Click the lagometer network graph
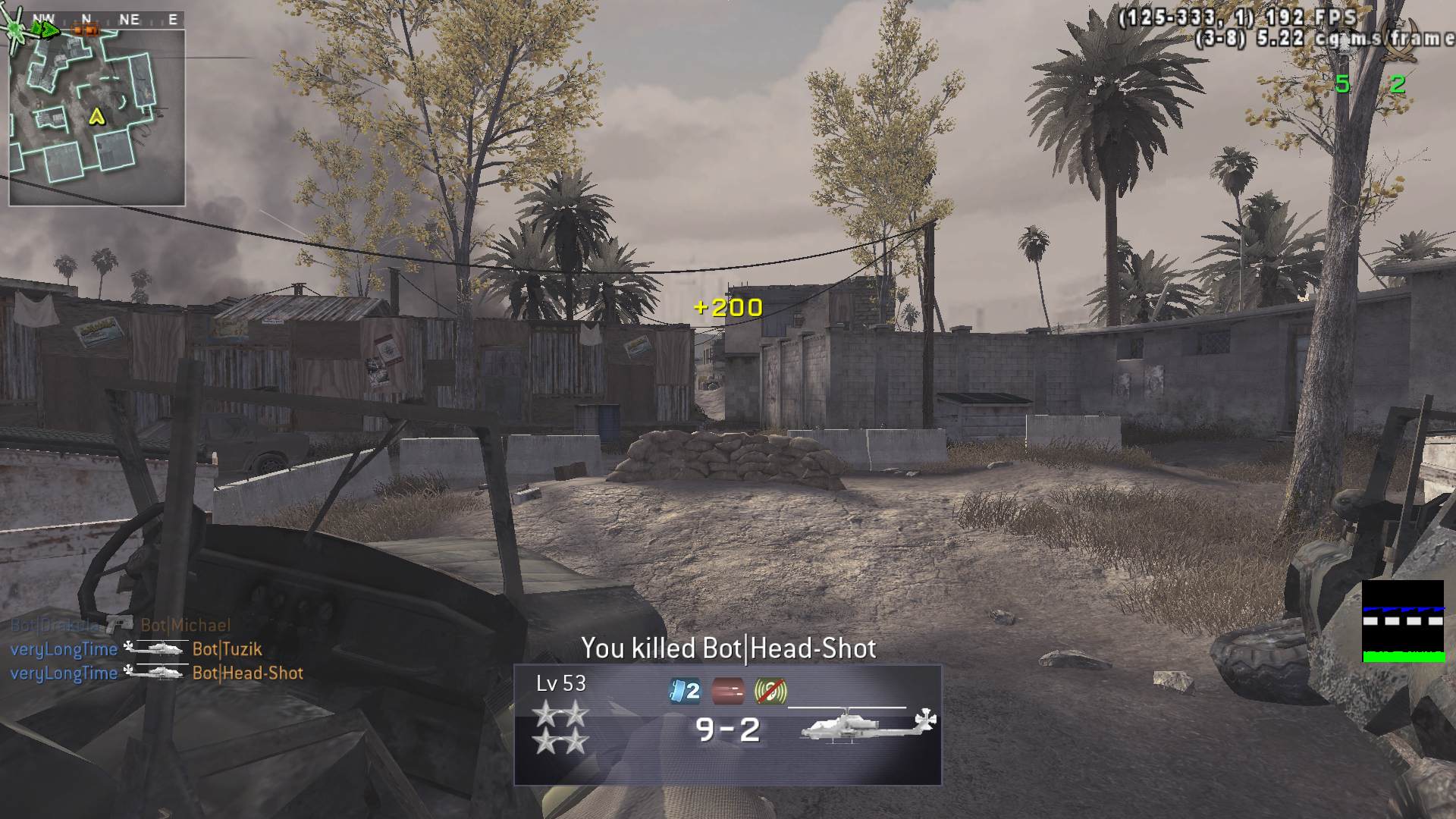Screen dimensions: 1456x819 point(1402,621)
